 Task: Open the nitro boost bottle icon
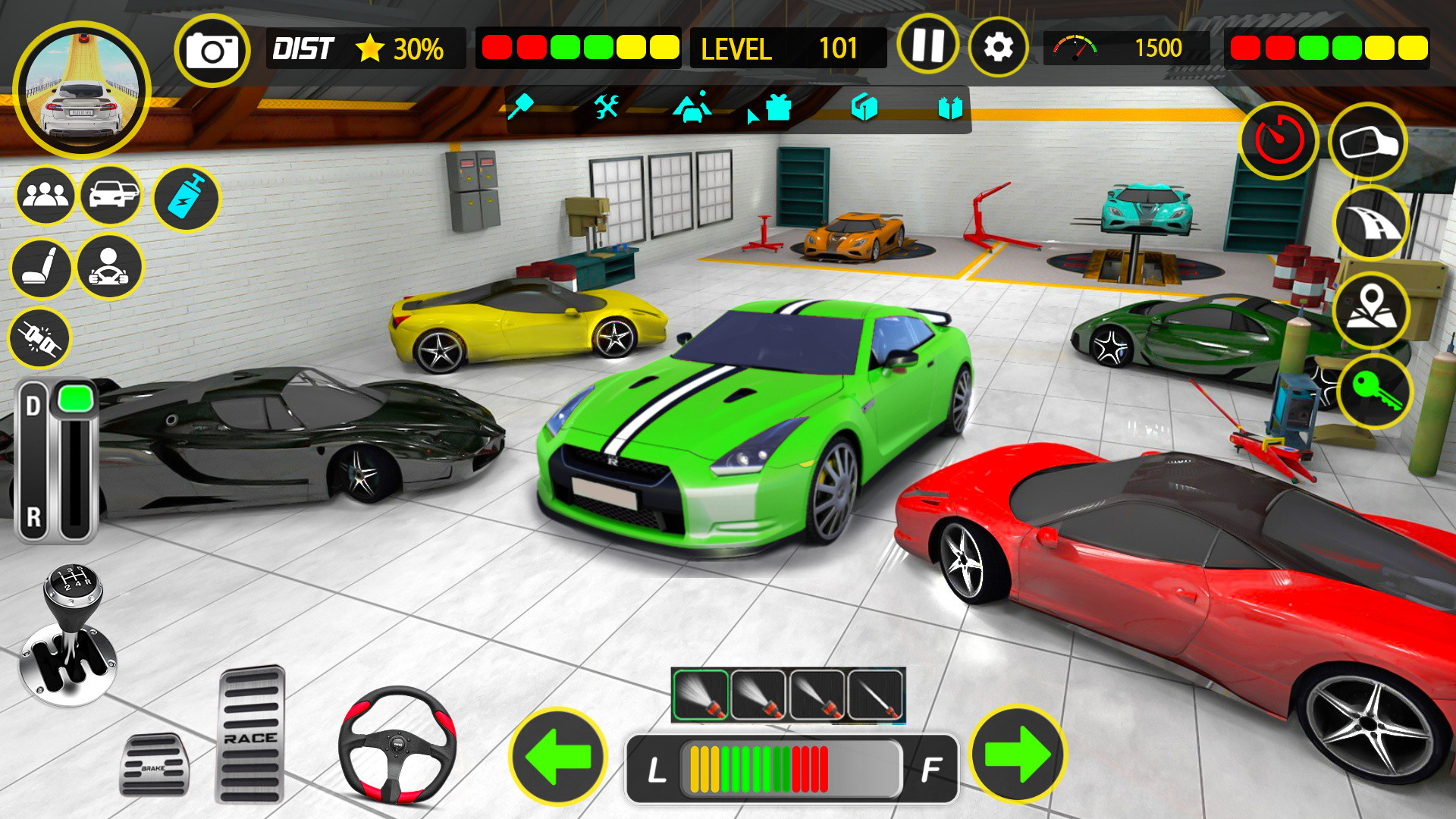point(185,197)
